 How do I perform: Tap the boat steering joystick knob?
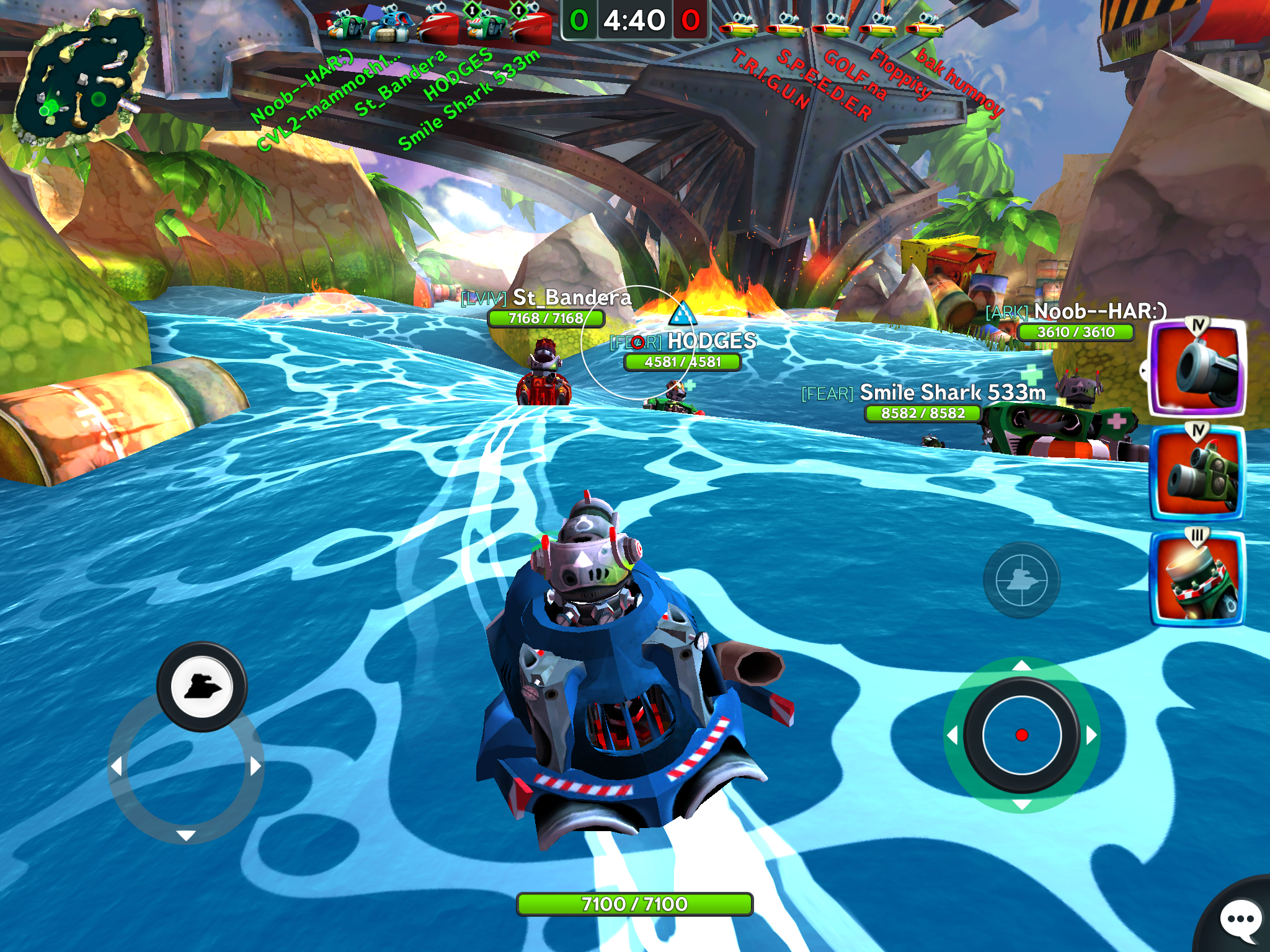click(202, 687)
